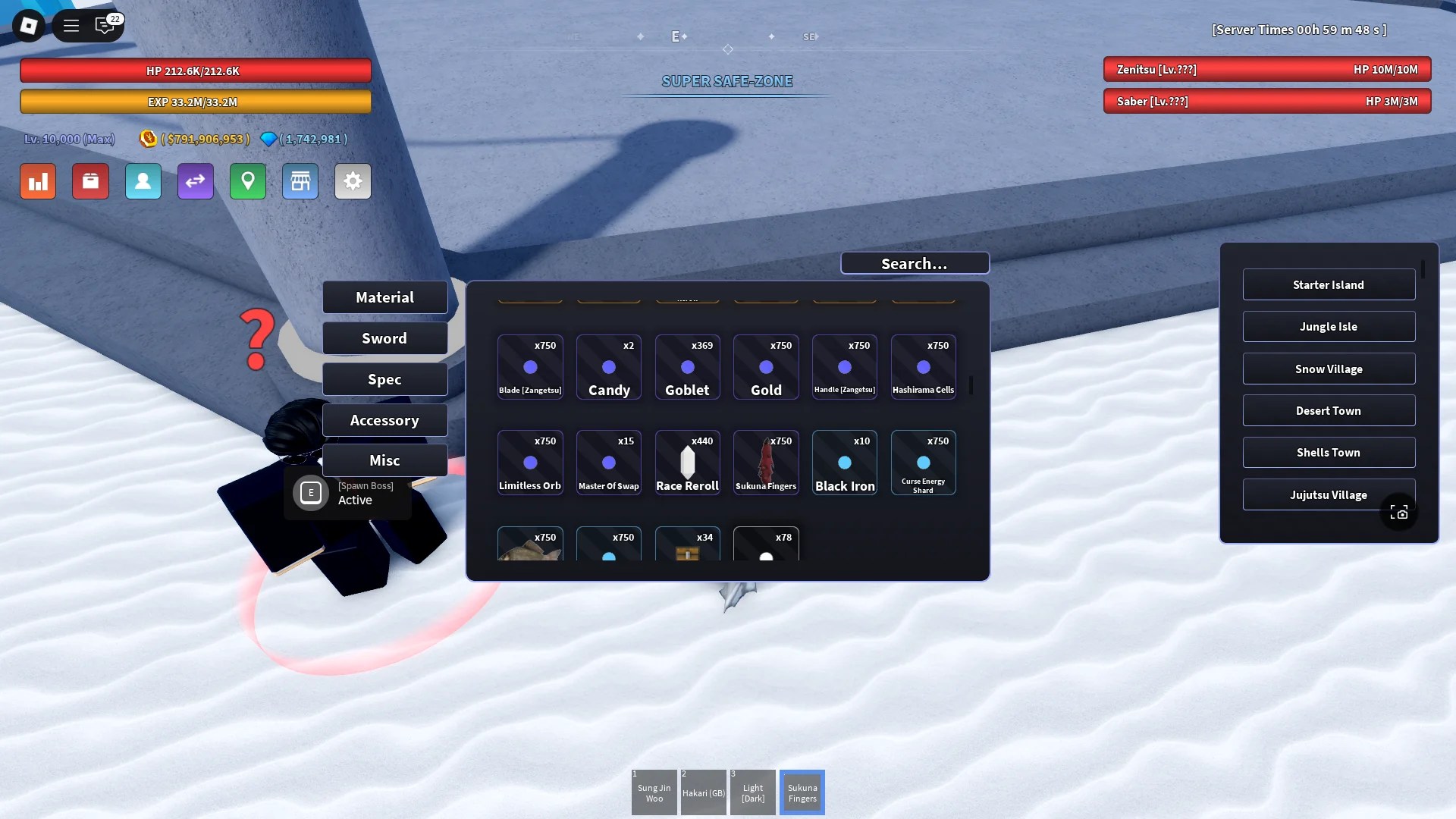Open the red item box inventory icon
The image size is (1456, 819).
pyautogui.click(x=90, y=181)
